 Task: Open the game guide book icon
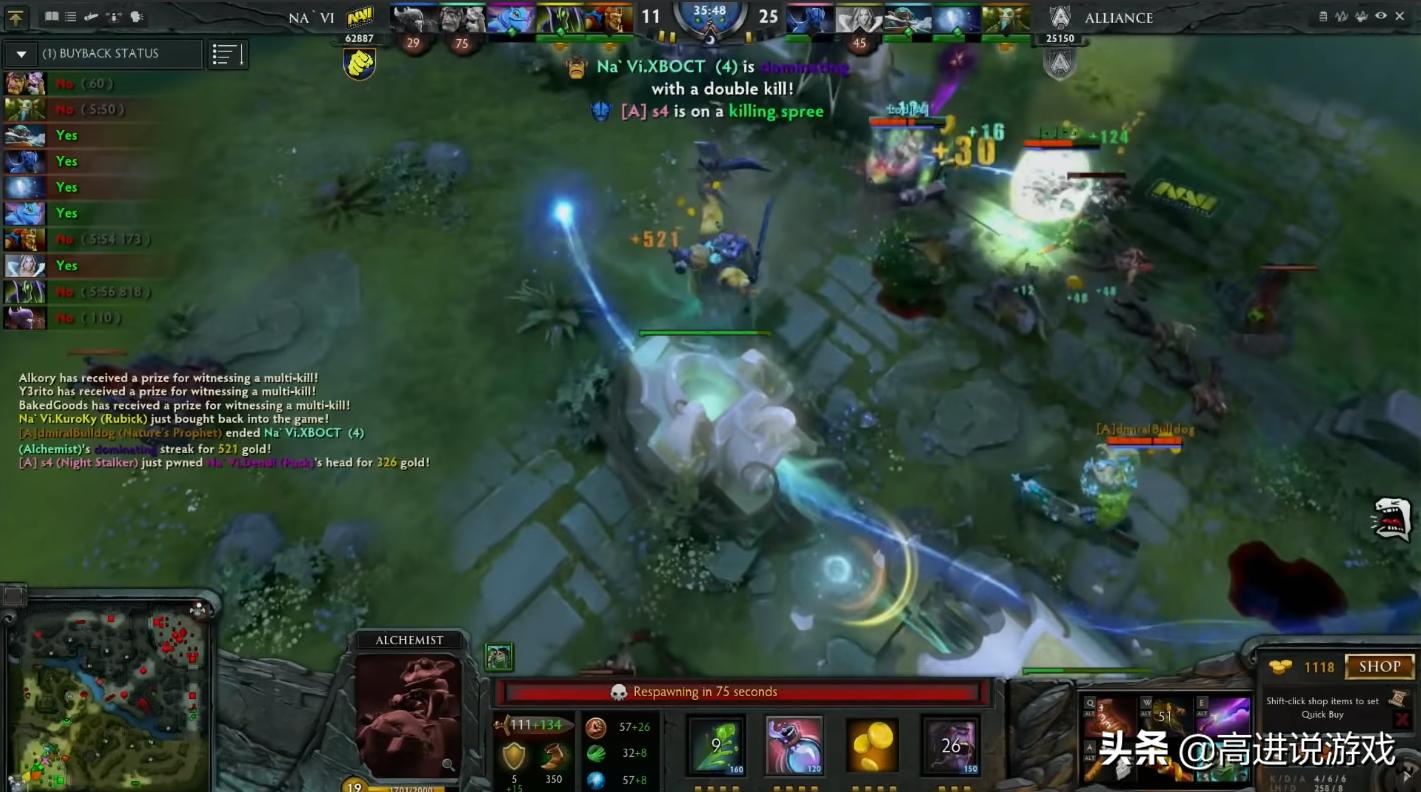(x=51, y=16)
